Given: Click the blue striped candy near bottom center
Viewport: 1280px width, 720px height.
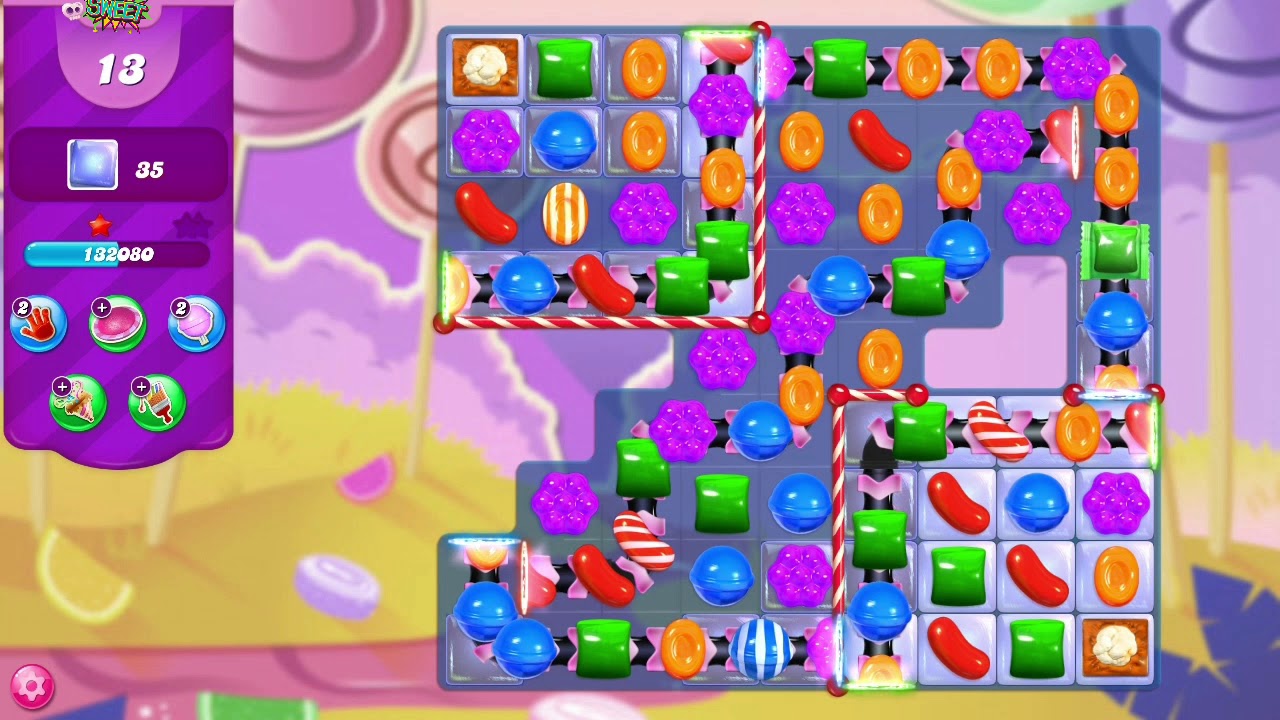Looking at the screenshot, I should (764, 649).
